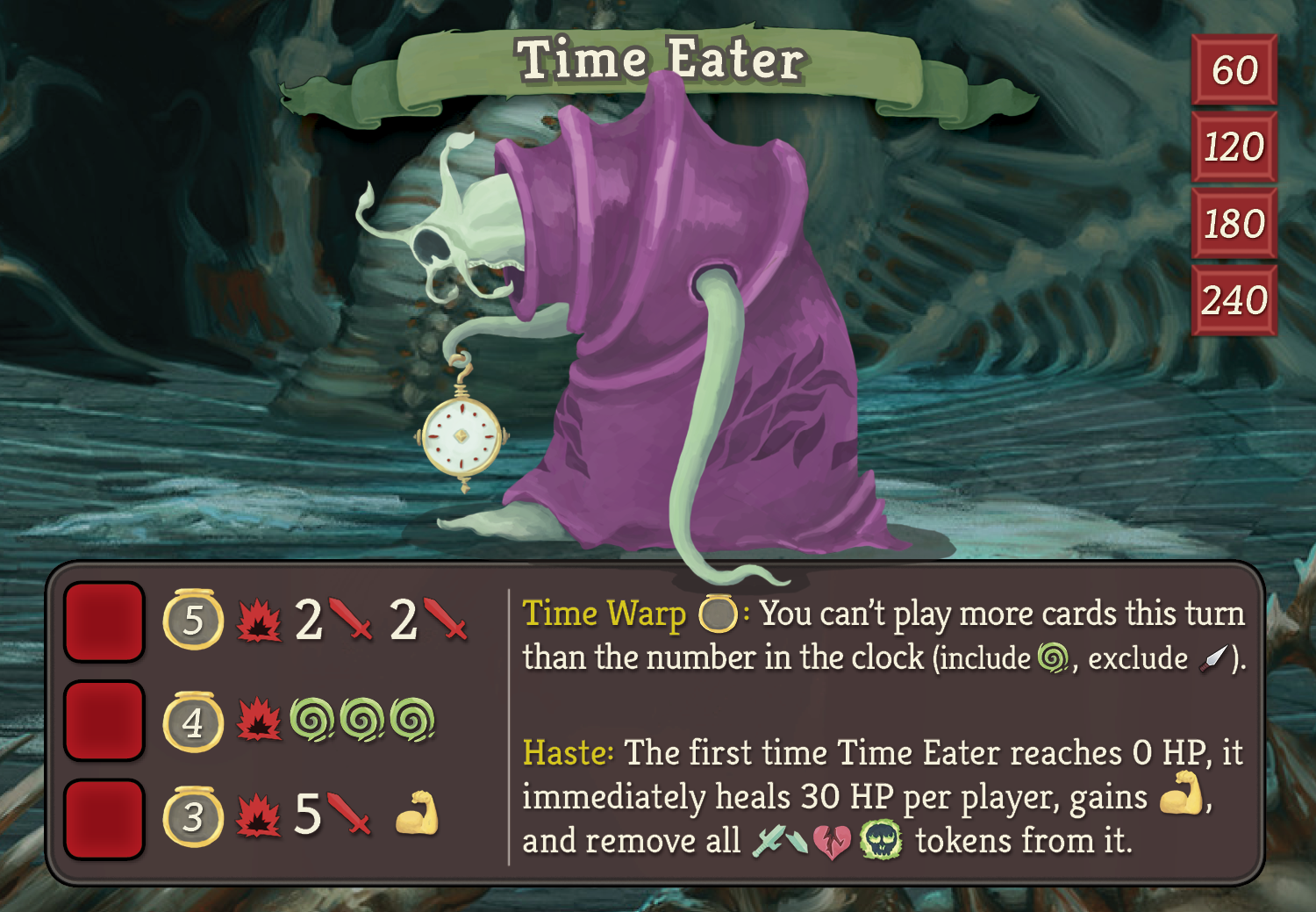This screenshot has width=1316, height=912.
Task: Mark the red square beside clock 4
Action: tap(104, 721)
